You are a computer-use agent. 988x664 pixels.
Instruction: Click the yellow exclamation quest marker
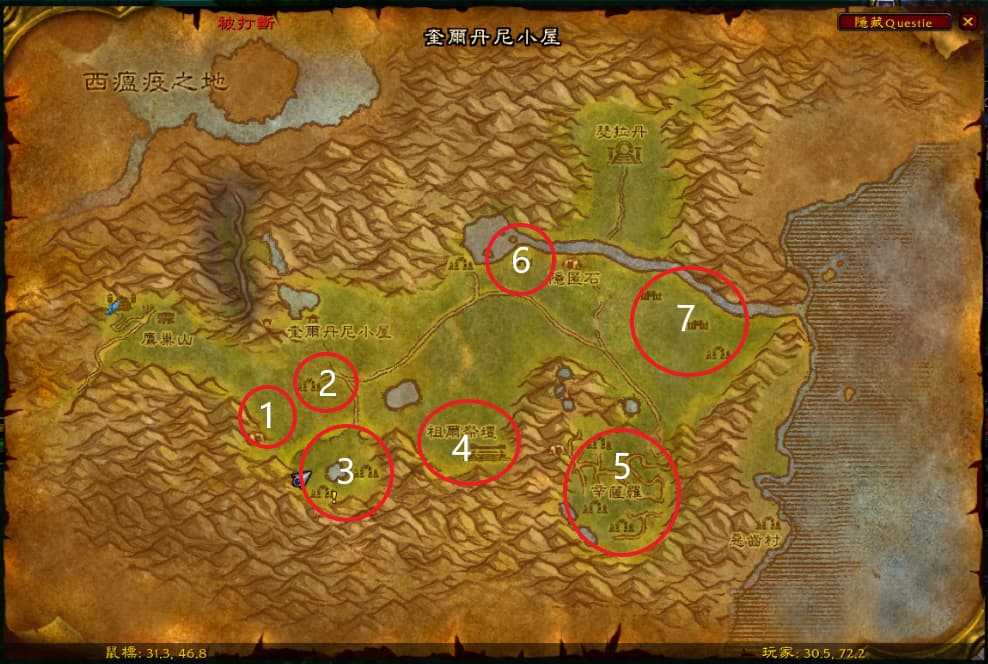(x=335, y=495)
